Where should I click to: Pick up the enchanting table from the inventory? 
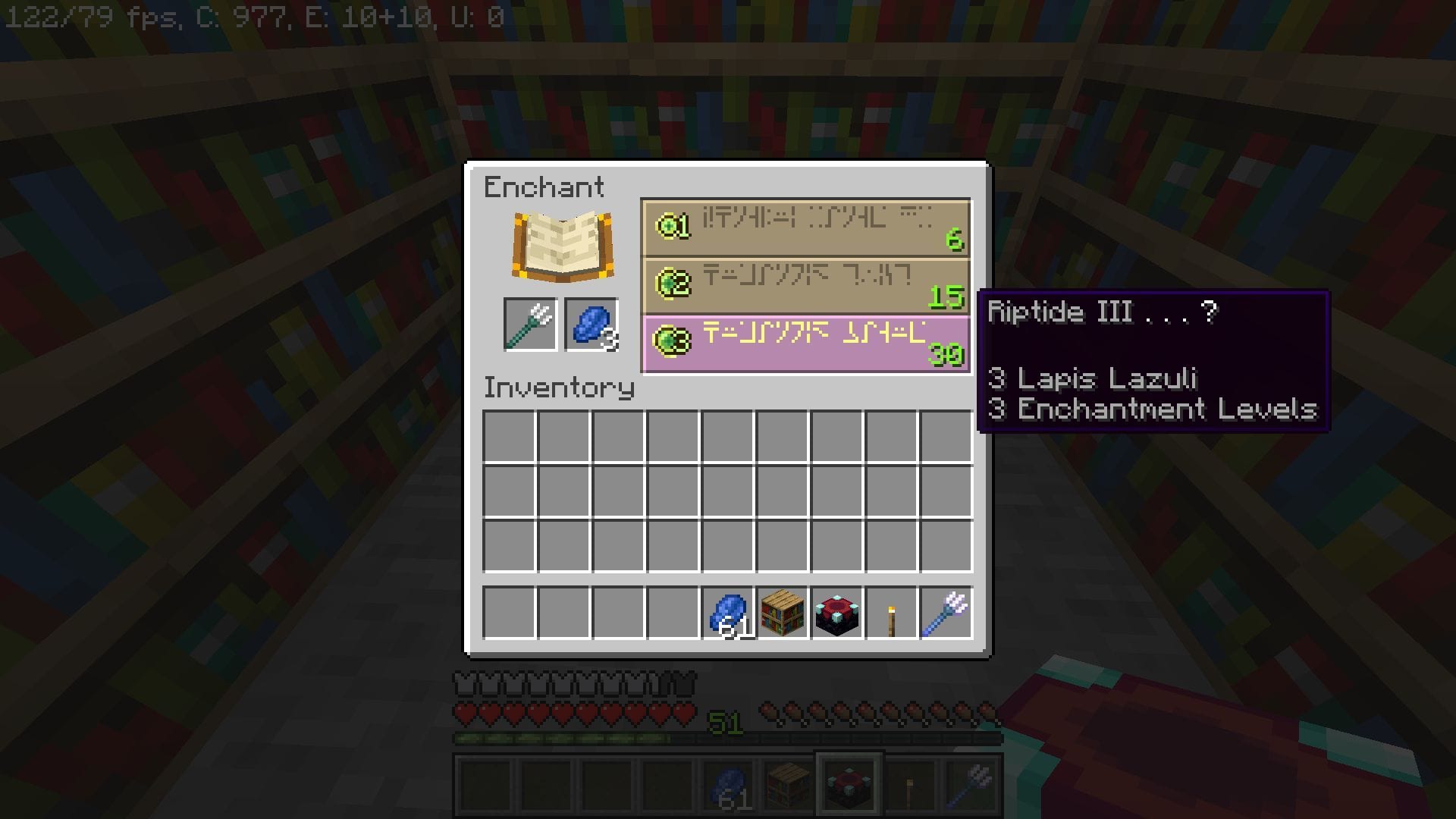(836, 614)
